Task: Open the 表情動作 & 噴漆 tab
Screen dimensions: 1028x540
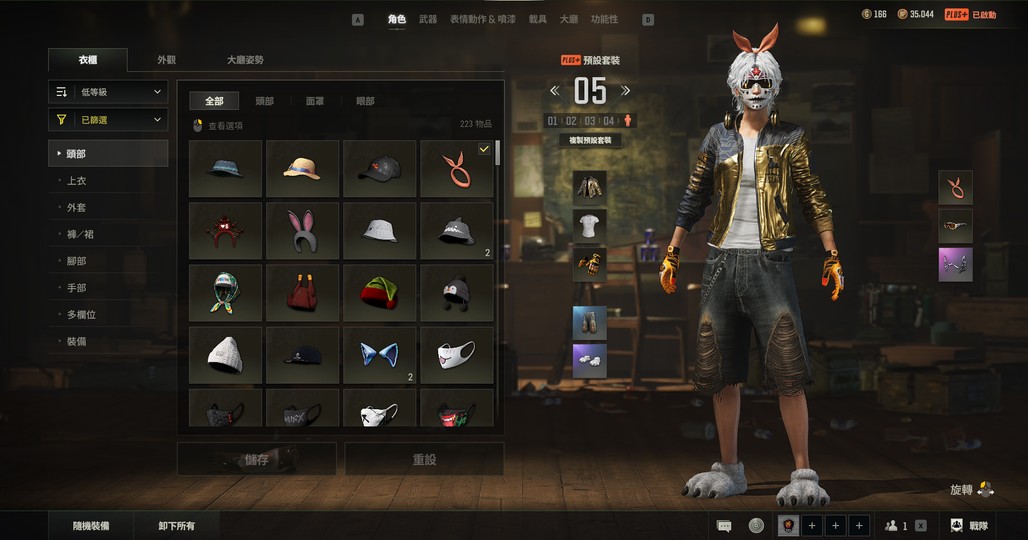Action: (x=483, y=19)
